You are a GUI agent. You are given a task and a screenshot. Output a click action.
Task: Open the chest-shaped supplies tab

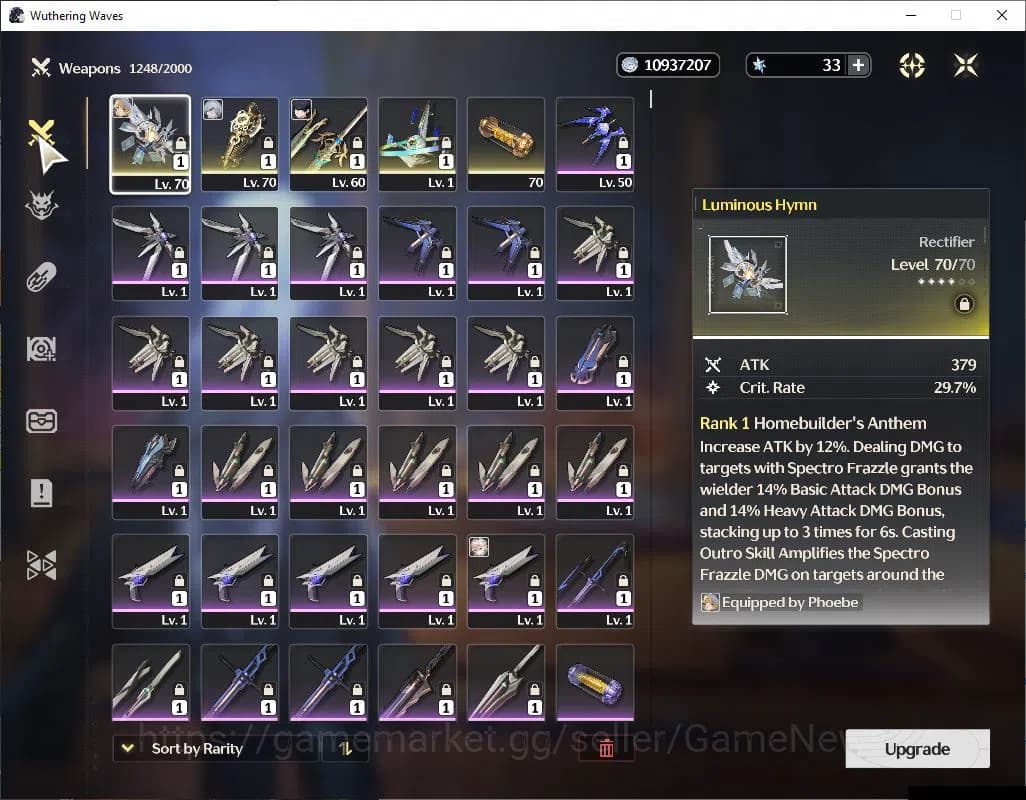pos(42,420)
